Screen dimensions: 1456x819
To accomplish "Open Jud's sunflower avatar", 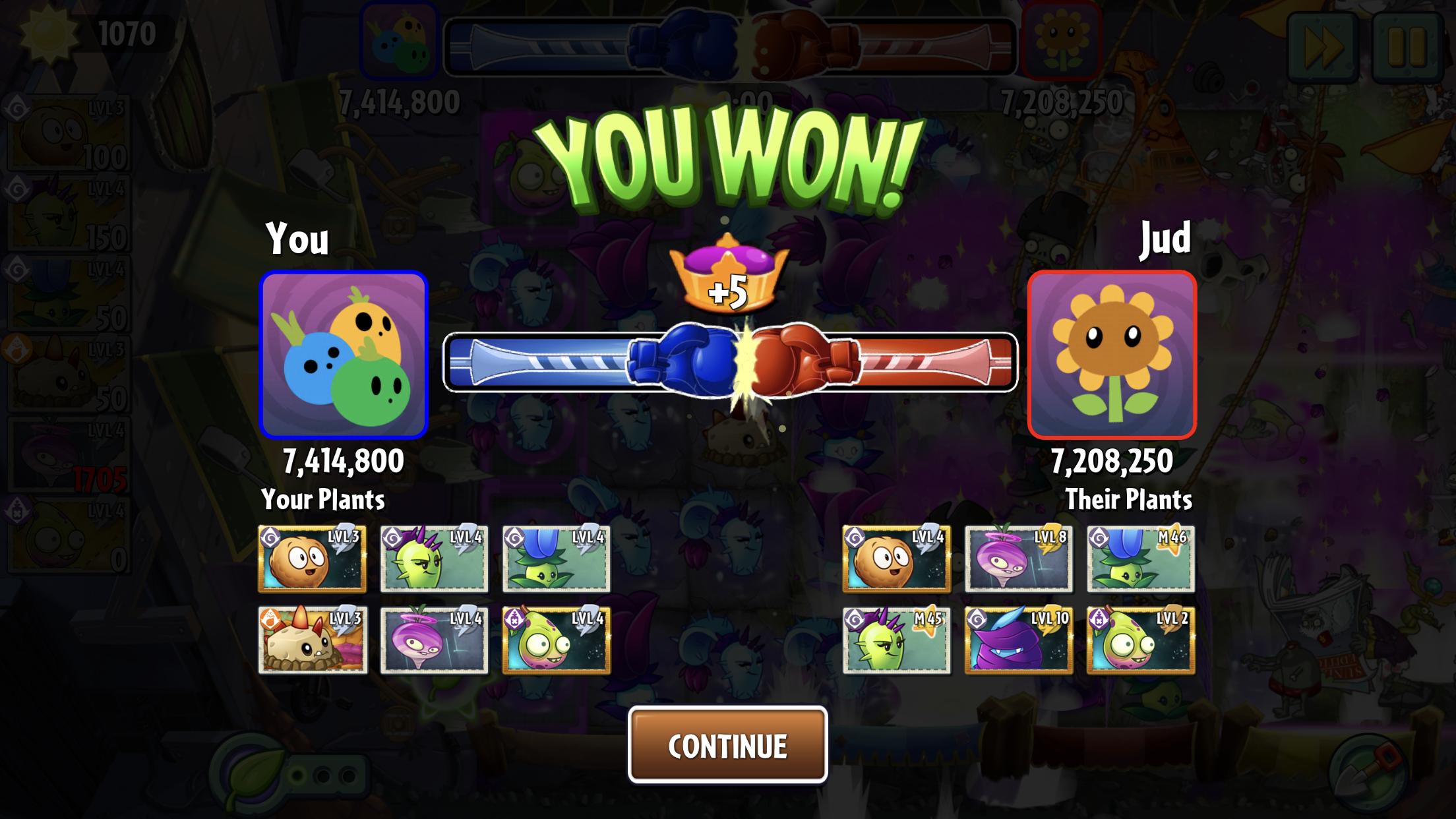I will 1112,355.
